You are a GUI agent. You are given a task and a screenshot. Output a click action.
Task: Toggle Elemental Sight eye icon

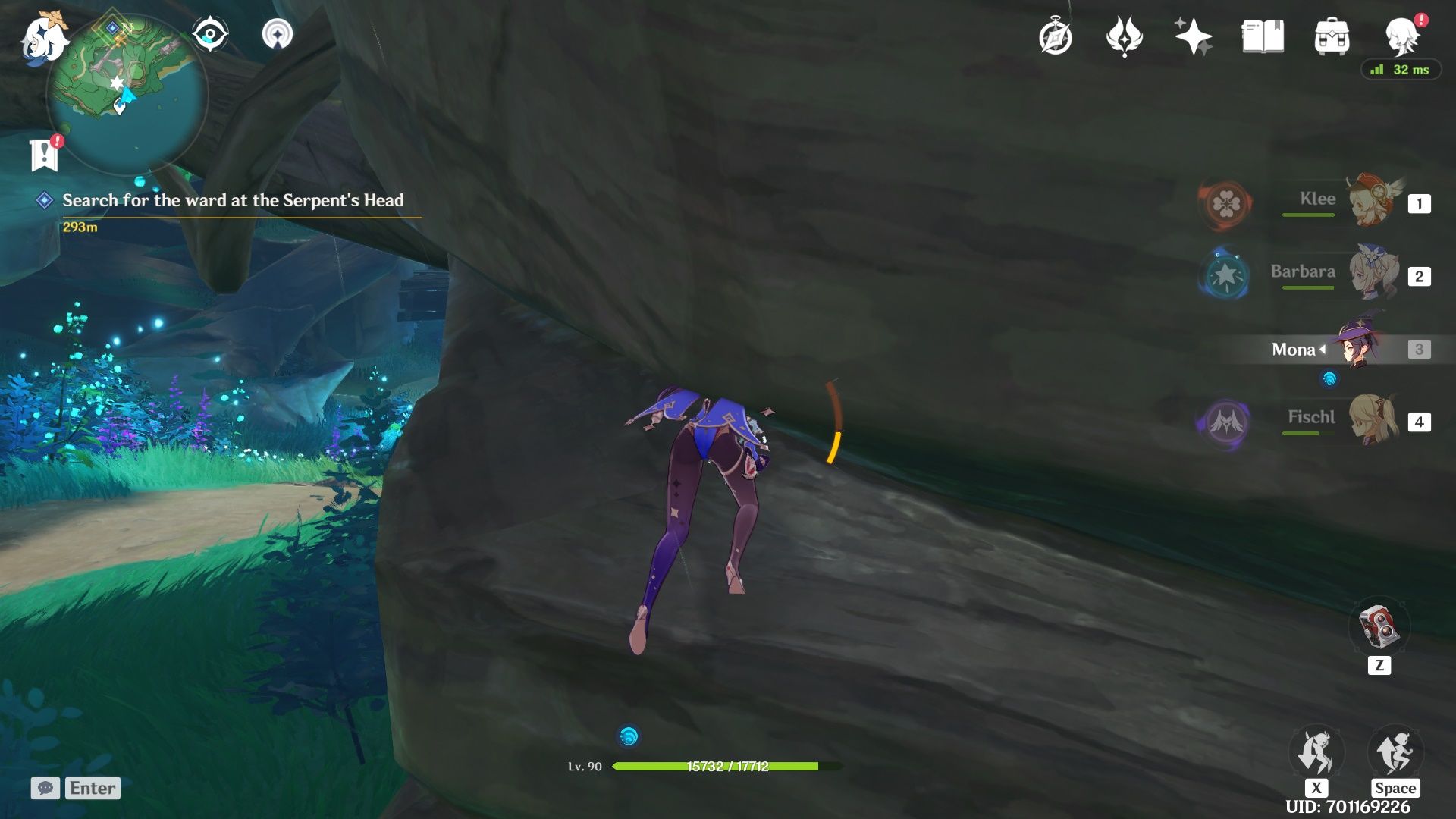click(210, 35)
